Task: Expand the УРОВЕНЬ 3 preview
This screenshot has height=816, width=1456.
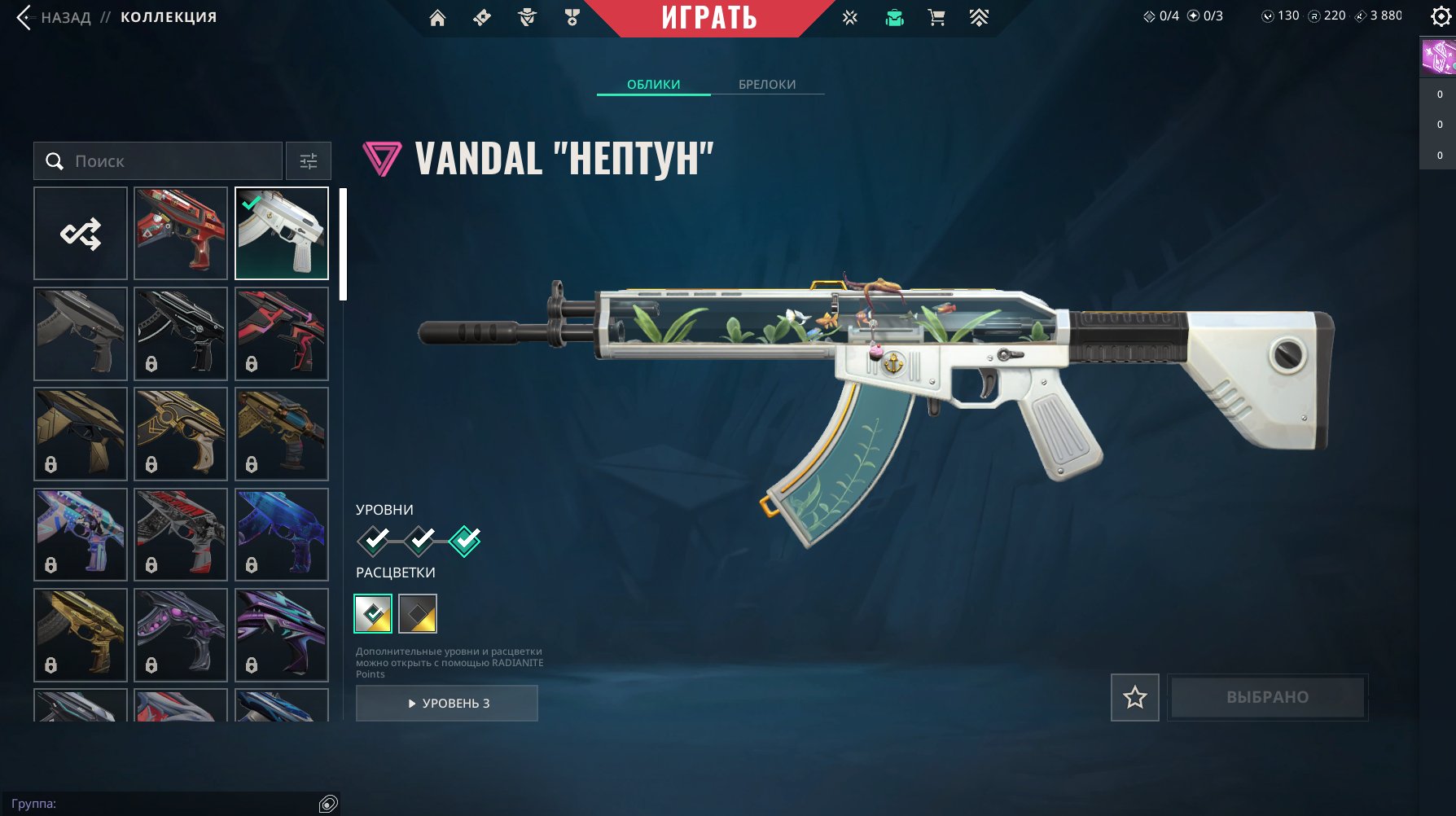Action: [446, 703]
